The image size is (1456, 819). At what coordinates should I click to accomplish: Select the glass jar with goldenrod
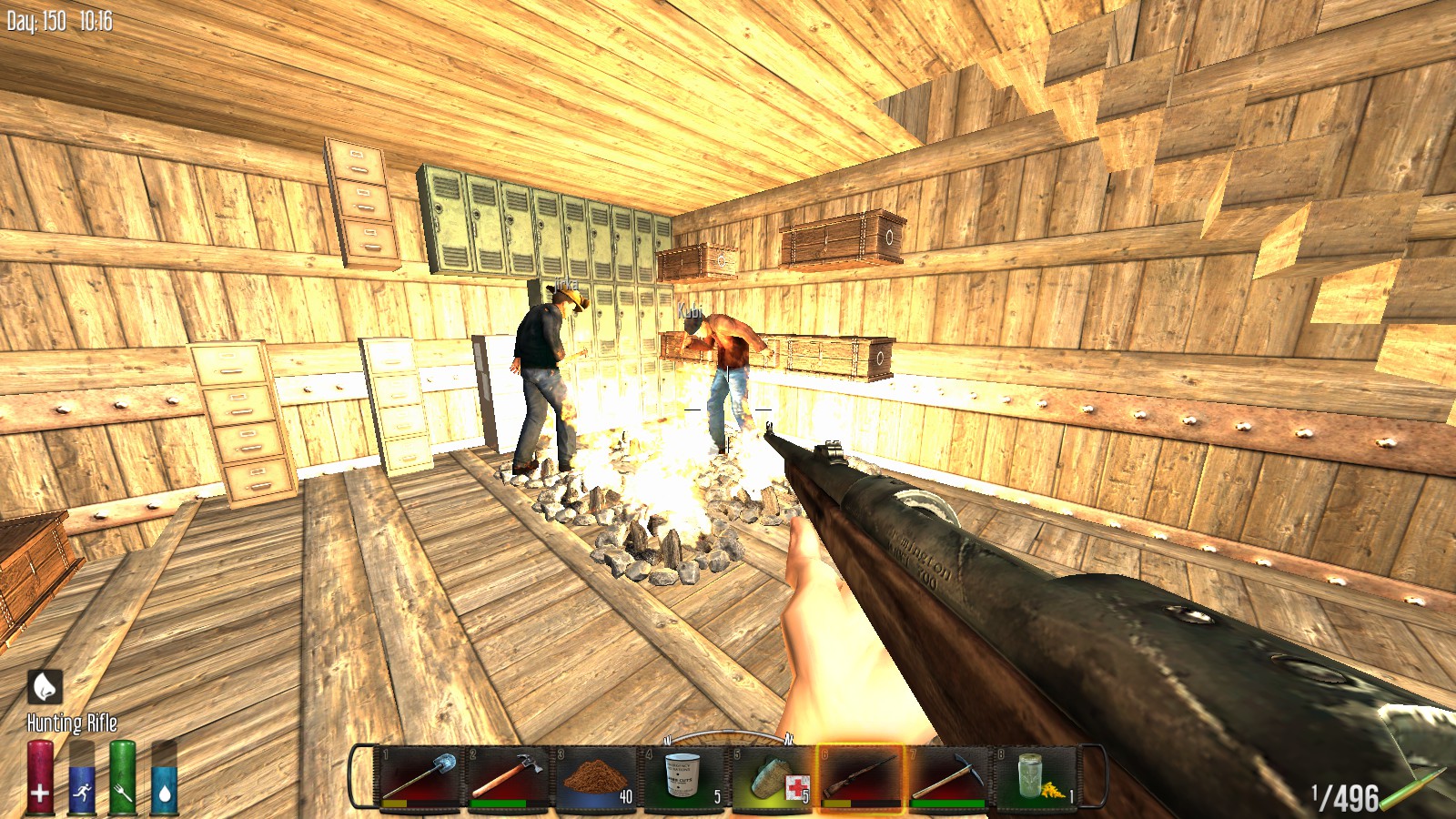point(1037,776)
